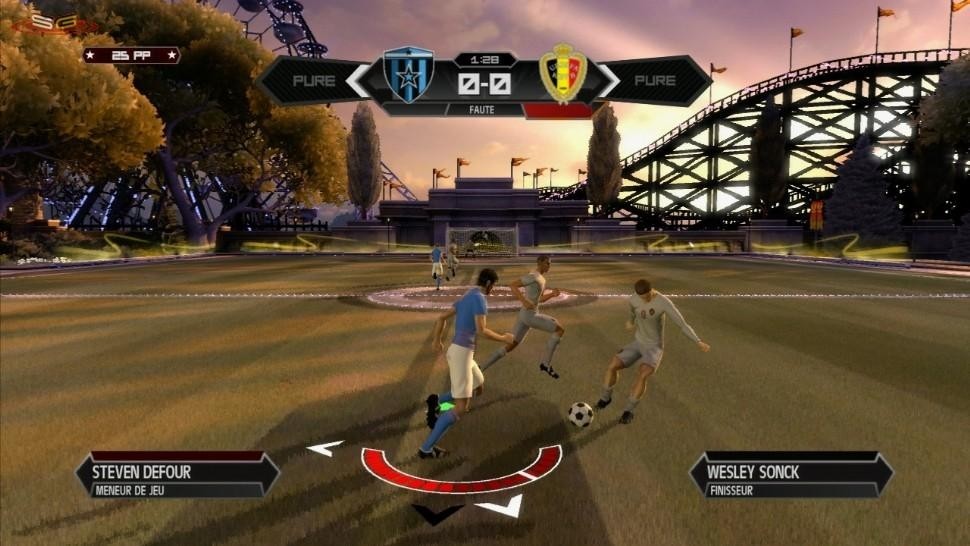
Task: Click the Belgium team crest
Action: 562,73
